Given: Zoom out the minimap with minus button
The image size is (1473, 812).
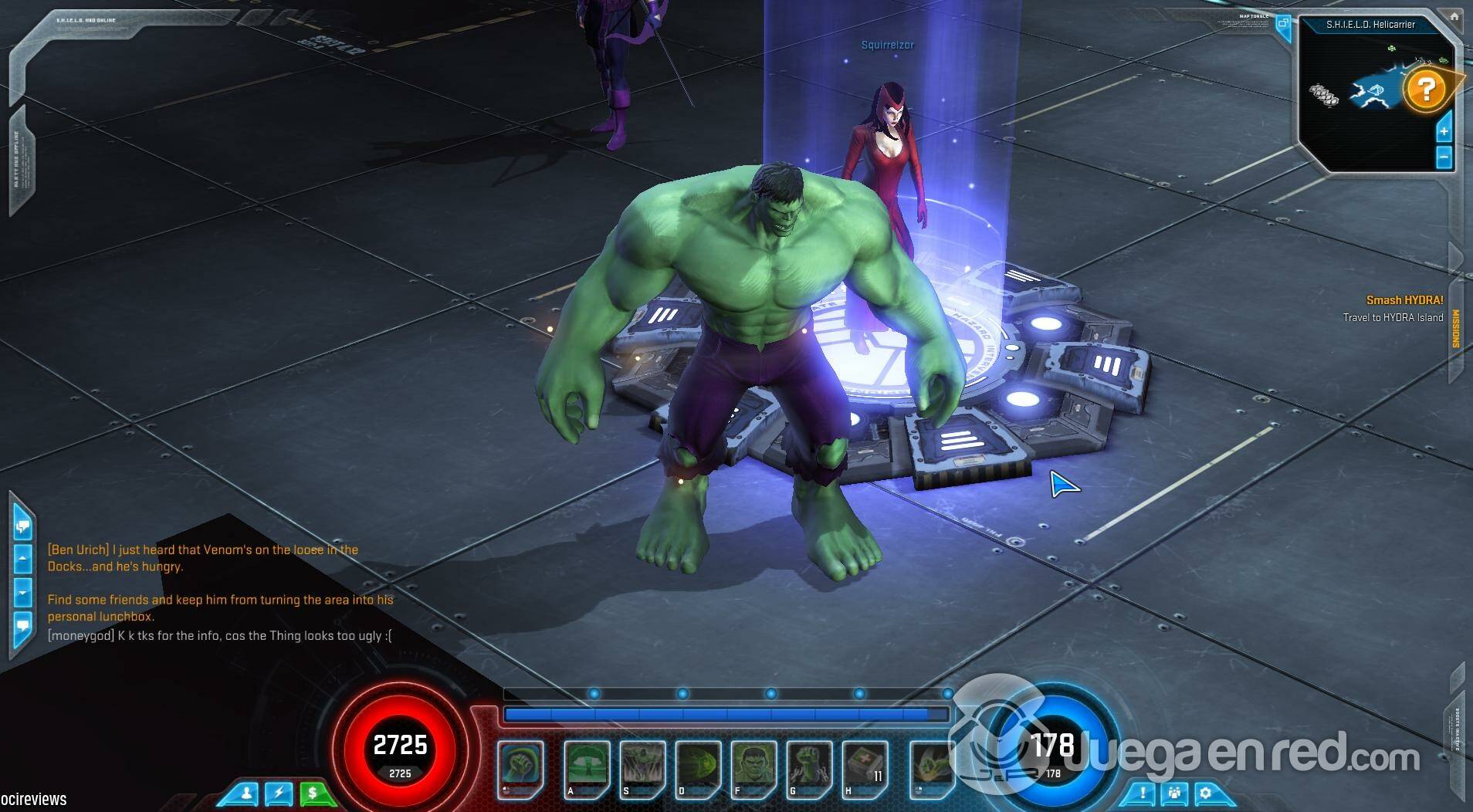Looking at the screenshot, I should click(x=1444, y=157).
